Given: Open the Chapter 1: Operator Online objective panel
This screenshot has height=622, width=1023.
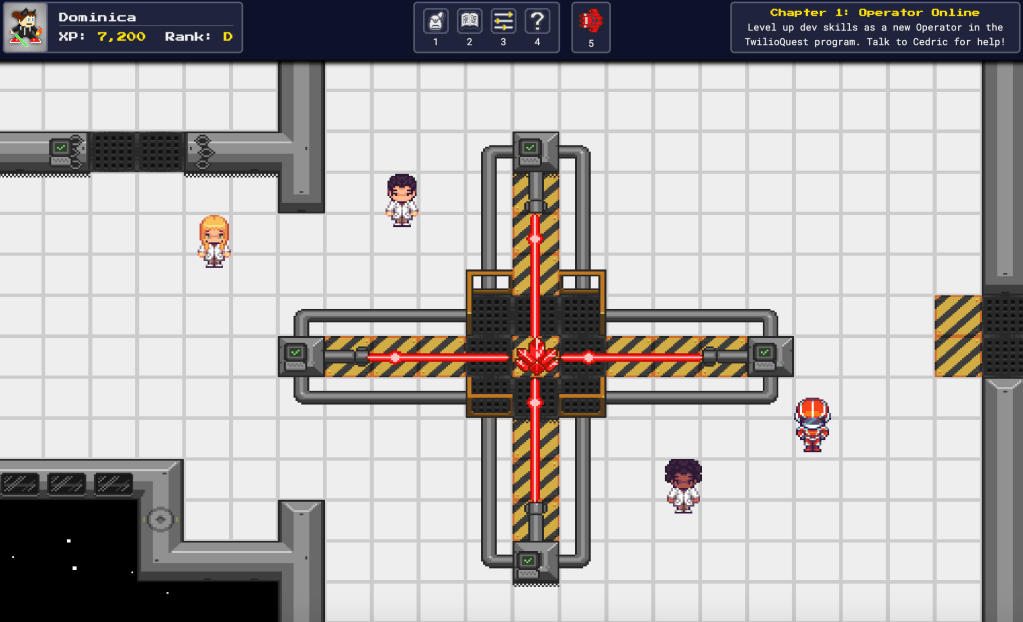Looking at the screenshot, I should click(x=874, y=27).
